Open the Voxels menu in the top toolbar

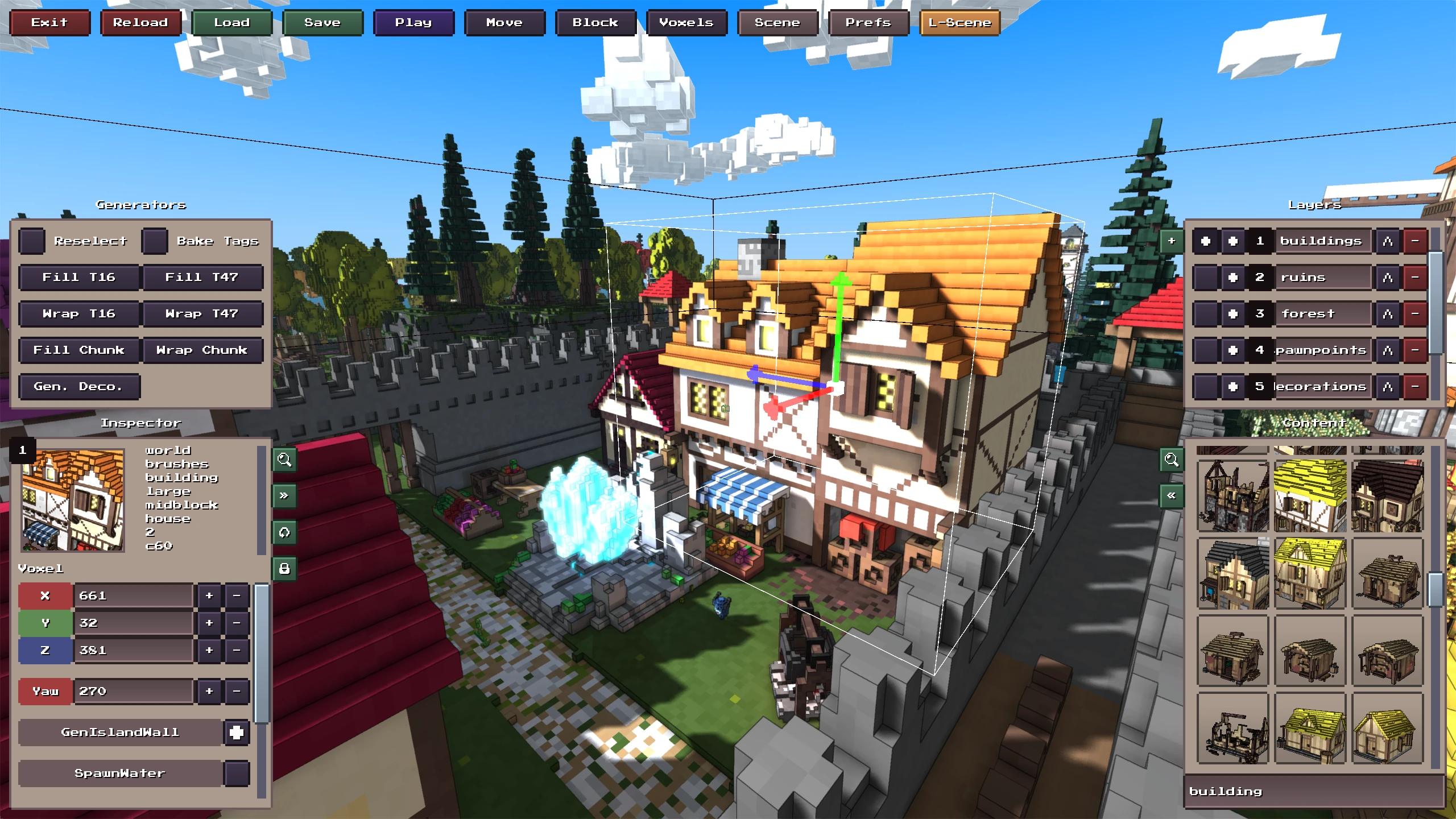click(x=686, y=23)
